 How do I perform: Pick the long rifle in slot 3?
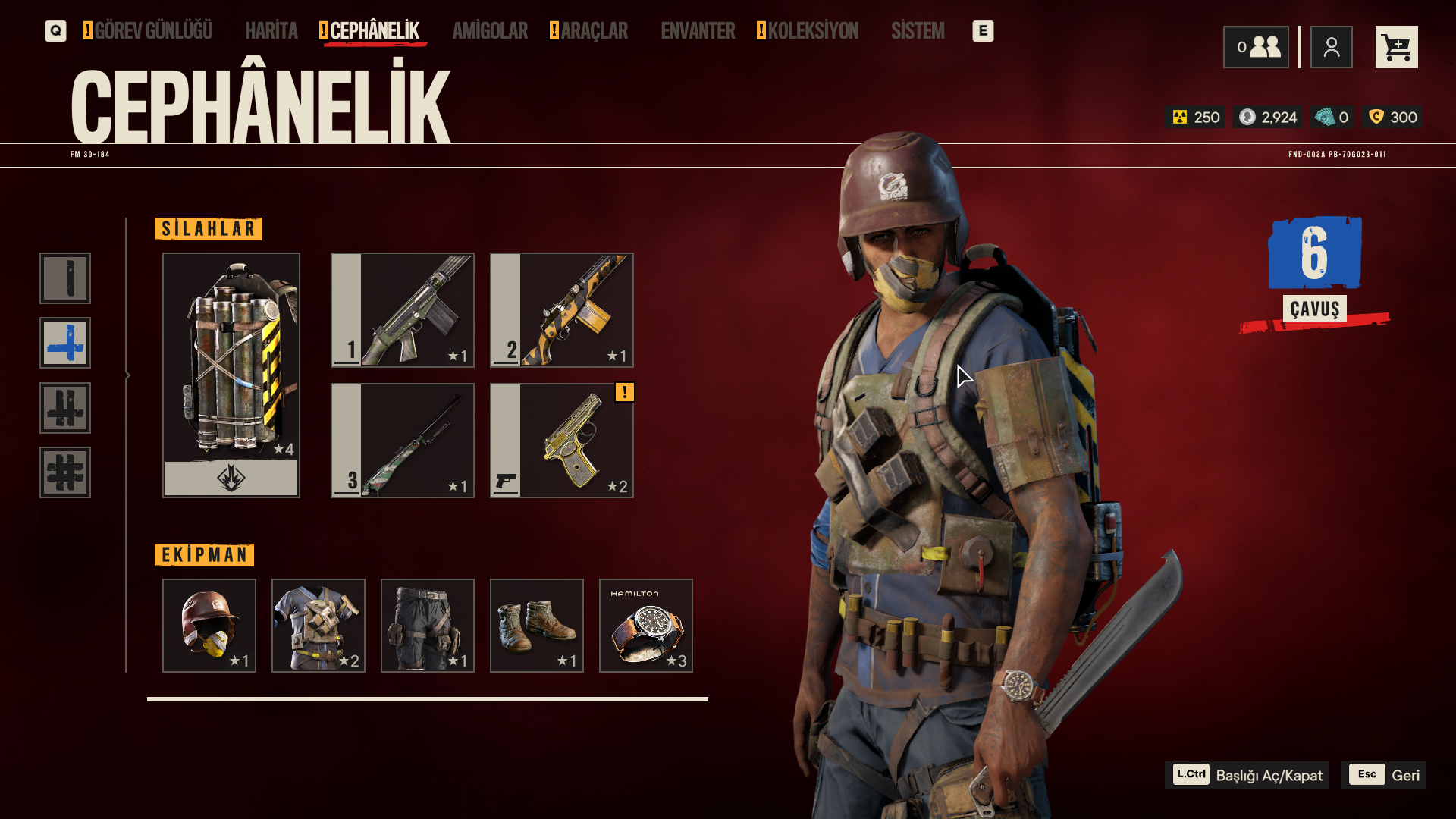(403, 441)
